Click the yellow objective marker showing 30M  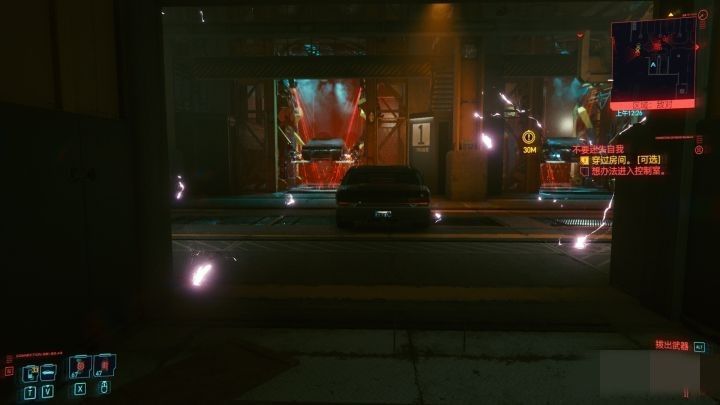(x=529, y=138)
